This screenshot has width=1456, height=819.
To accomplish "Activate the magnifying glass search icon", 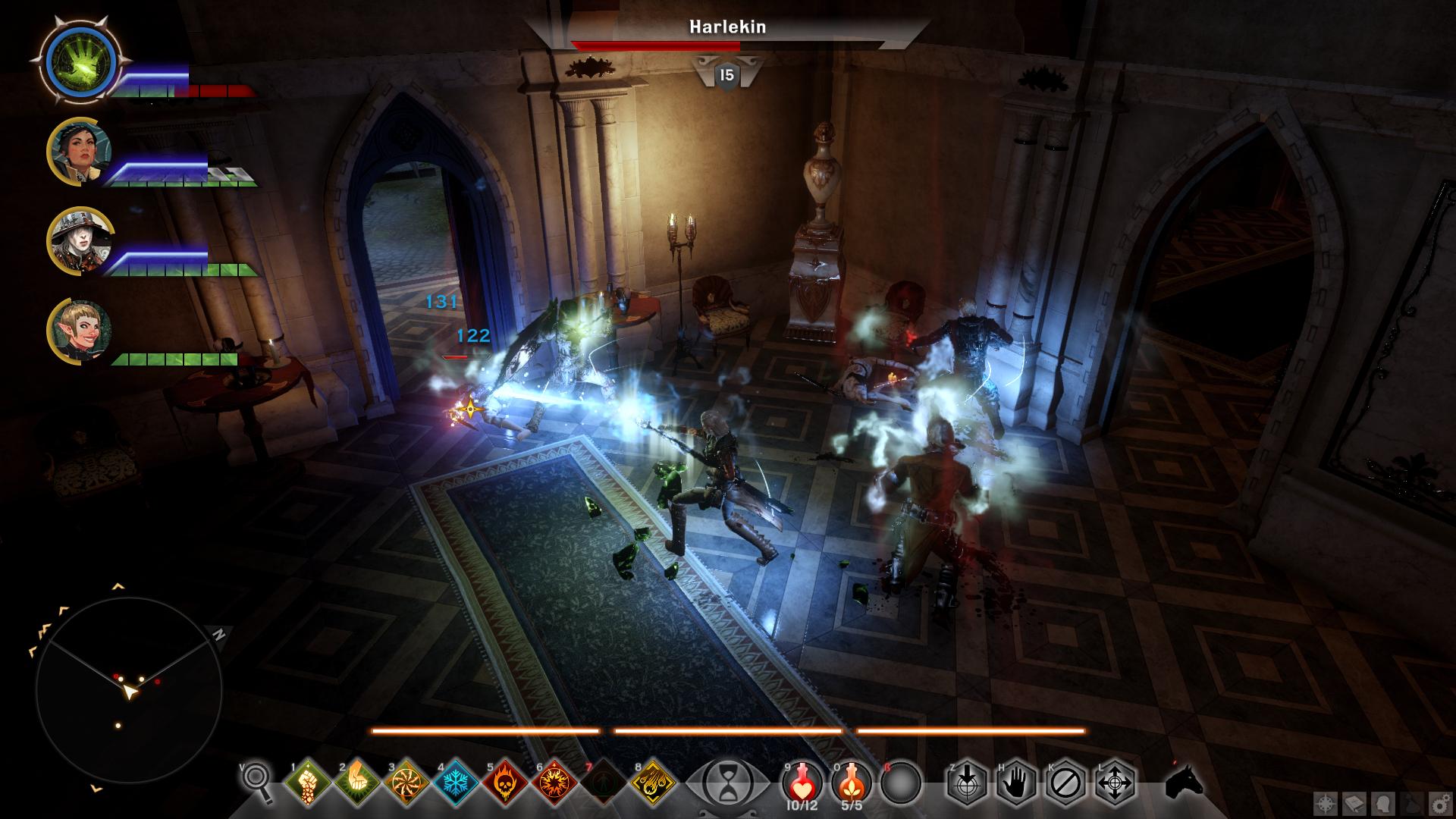I will point(257,780).
